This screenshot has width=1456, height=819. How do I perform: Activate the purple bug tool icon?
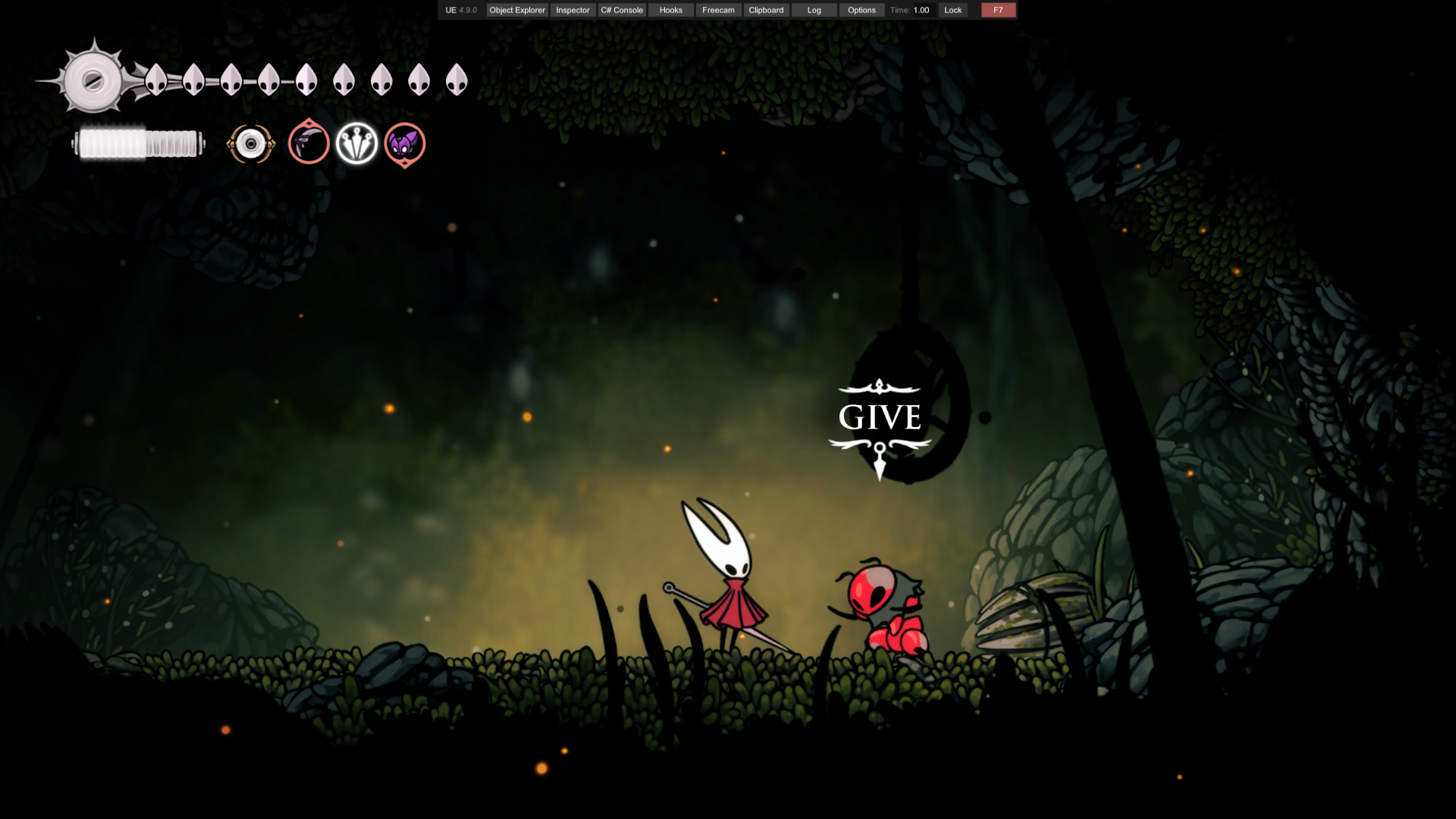click(x=405, y=143)
